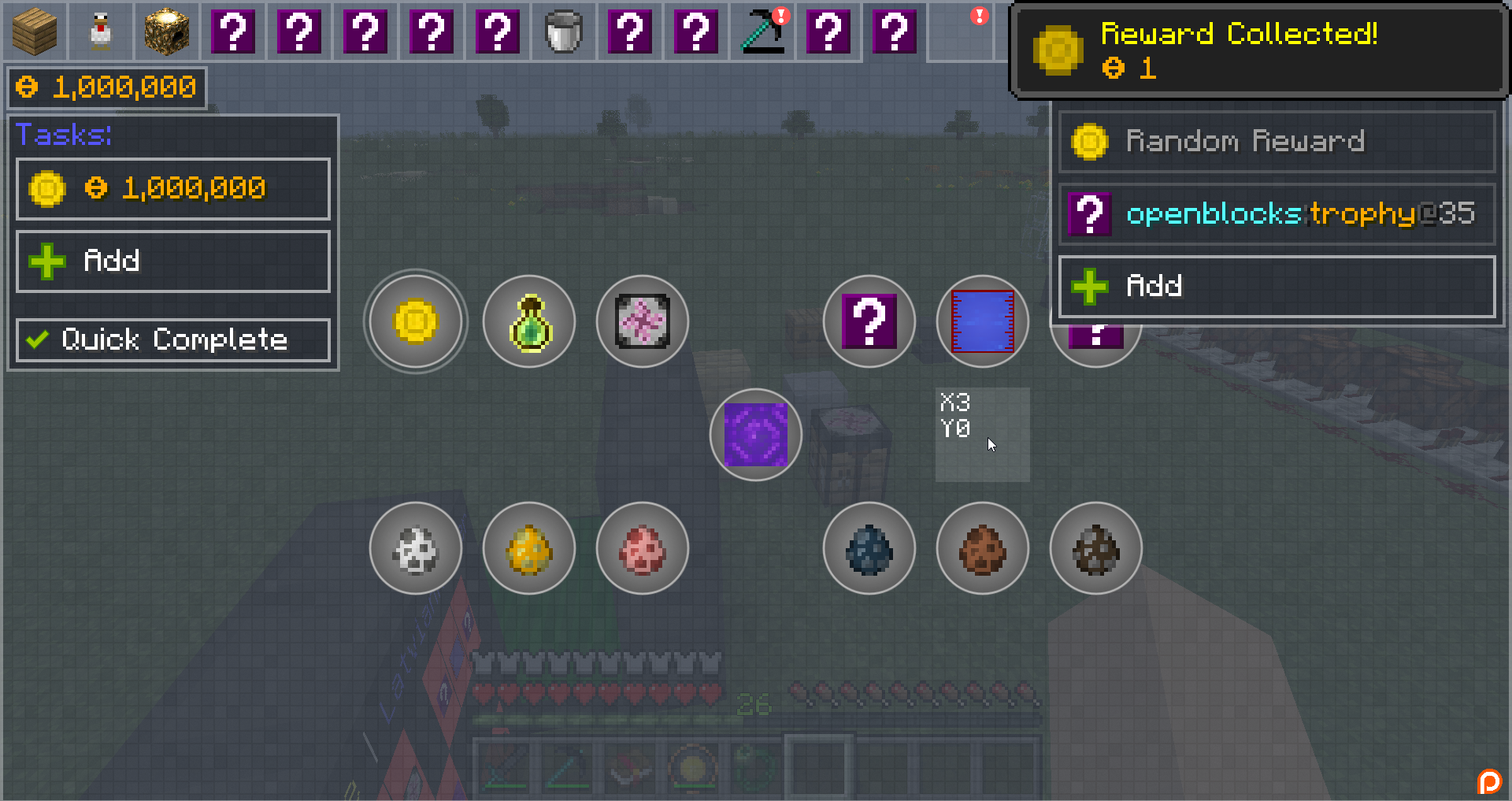Select the dark blue spawn egg quest
Viewport: 1512px width, 801px height.
869,548
